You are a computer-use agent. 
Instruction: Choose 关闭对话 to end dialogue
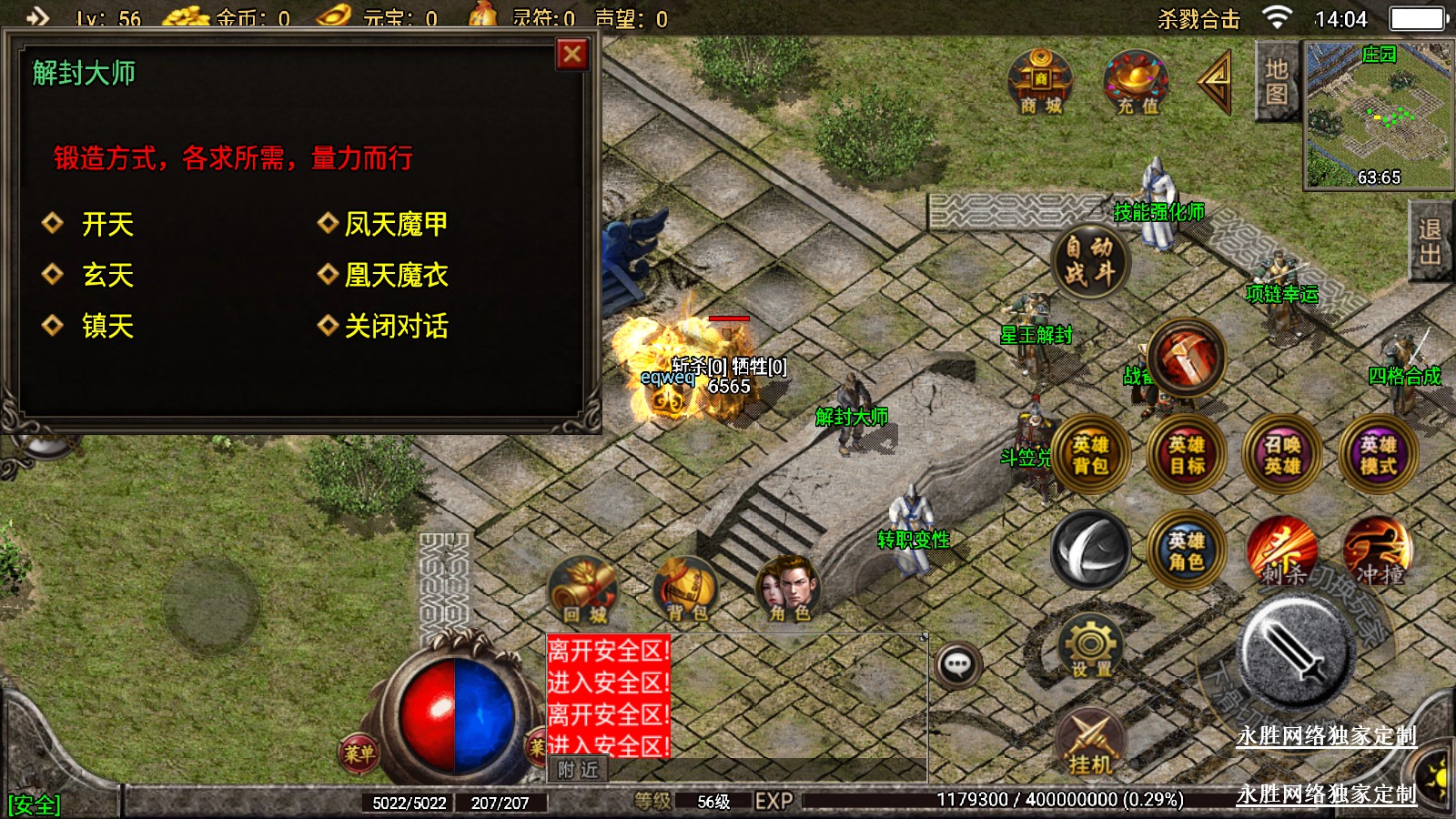tap(395, 326)
